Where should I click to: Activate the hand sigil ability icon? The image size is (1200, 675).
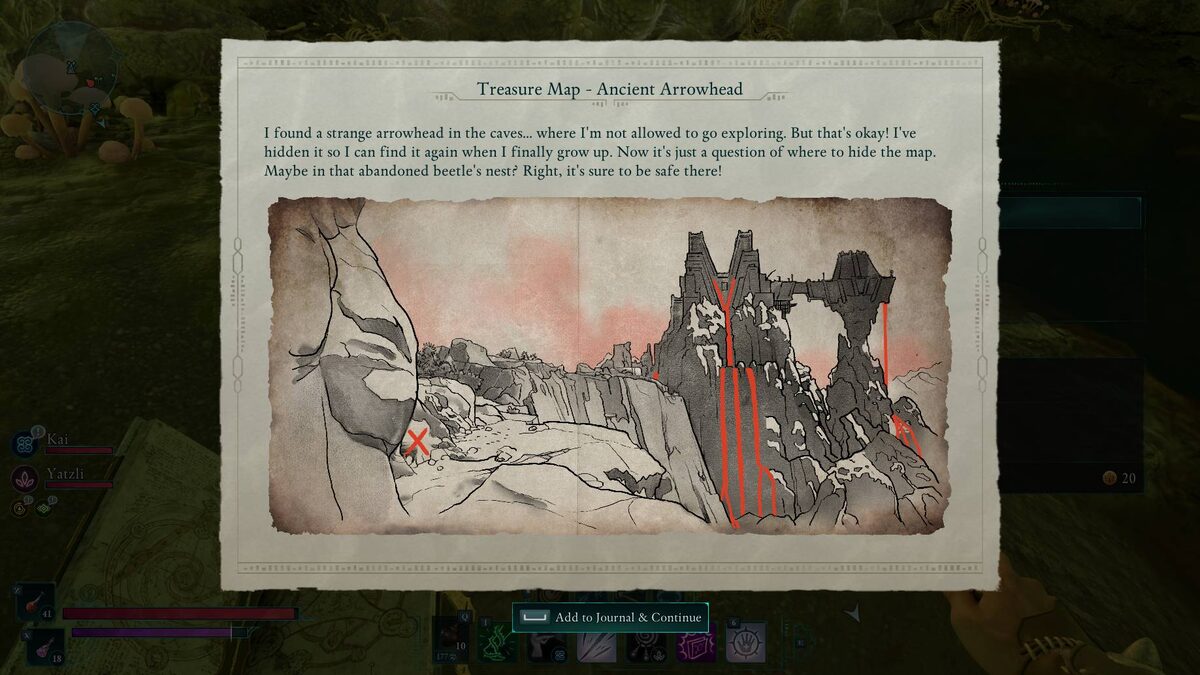pos(746,641)
